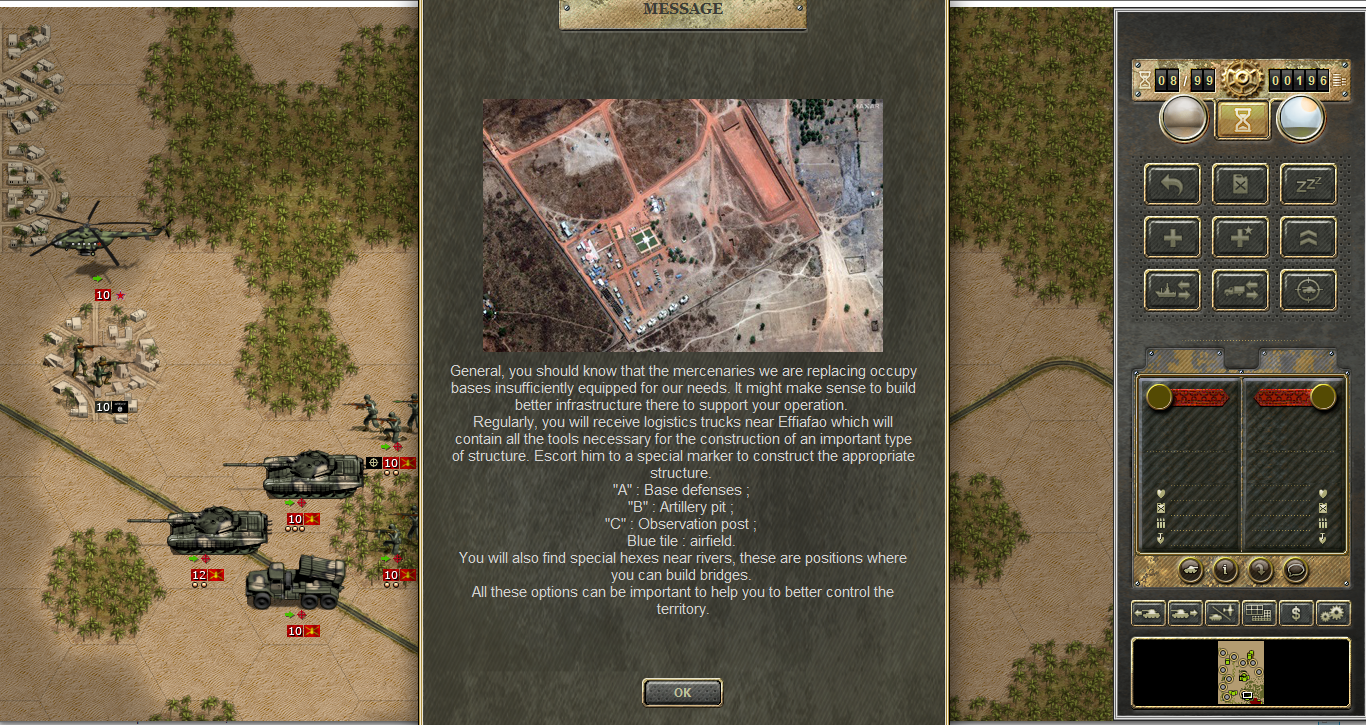Toggle truck transport with the mount button
Screen dimensions: 1366x725
tap(1240, 290)
